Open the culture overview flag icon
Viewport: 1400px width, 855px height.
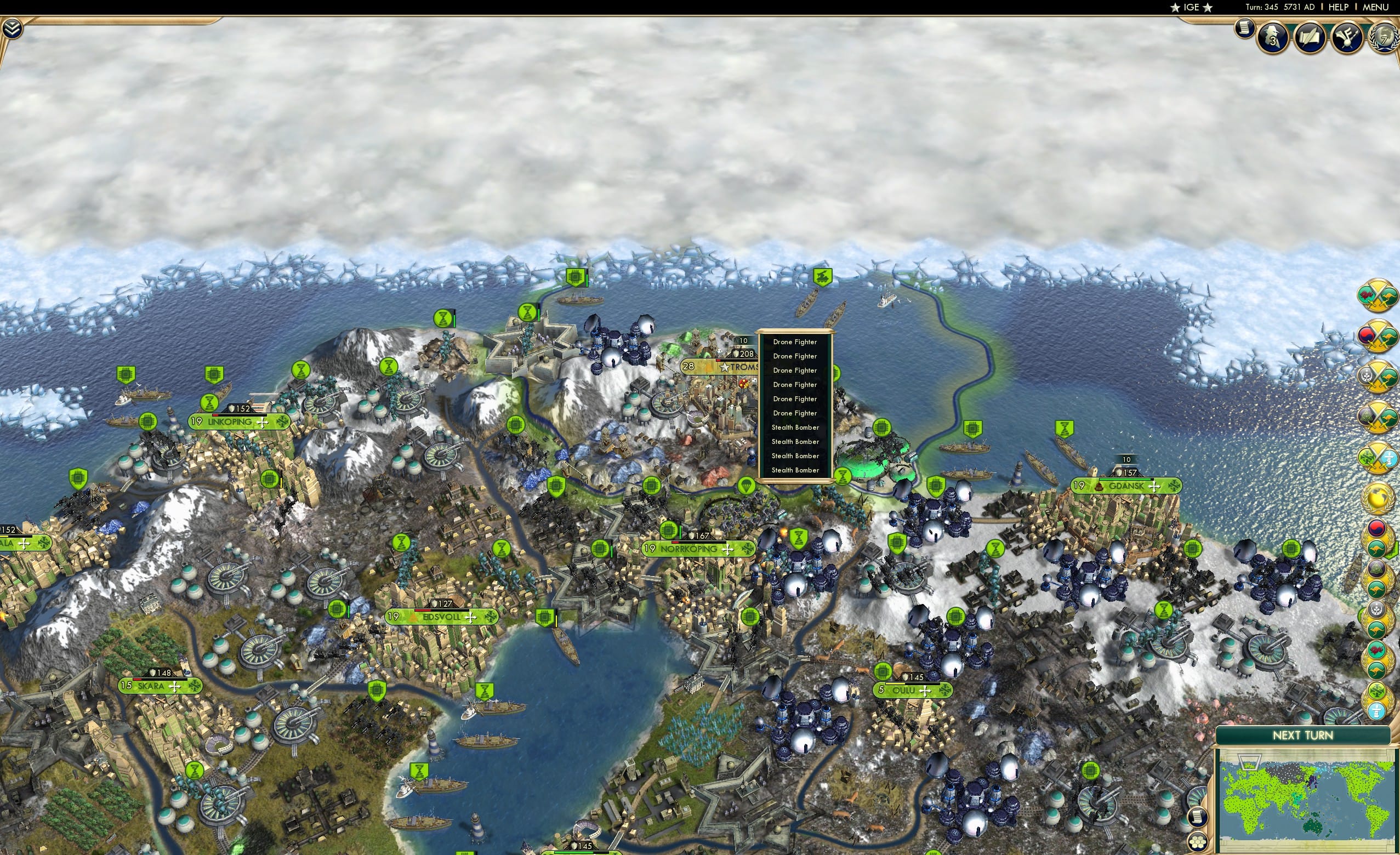pyautogui.click(x=1347, y=38)
